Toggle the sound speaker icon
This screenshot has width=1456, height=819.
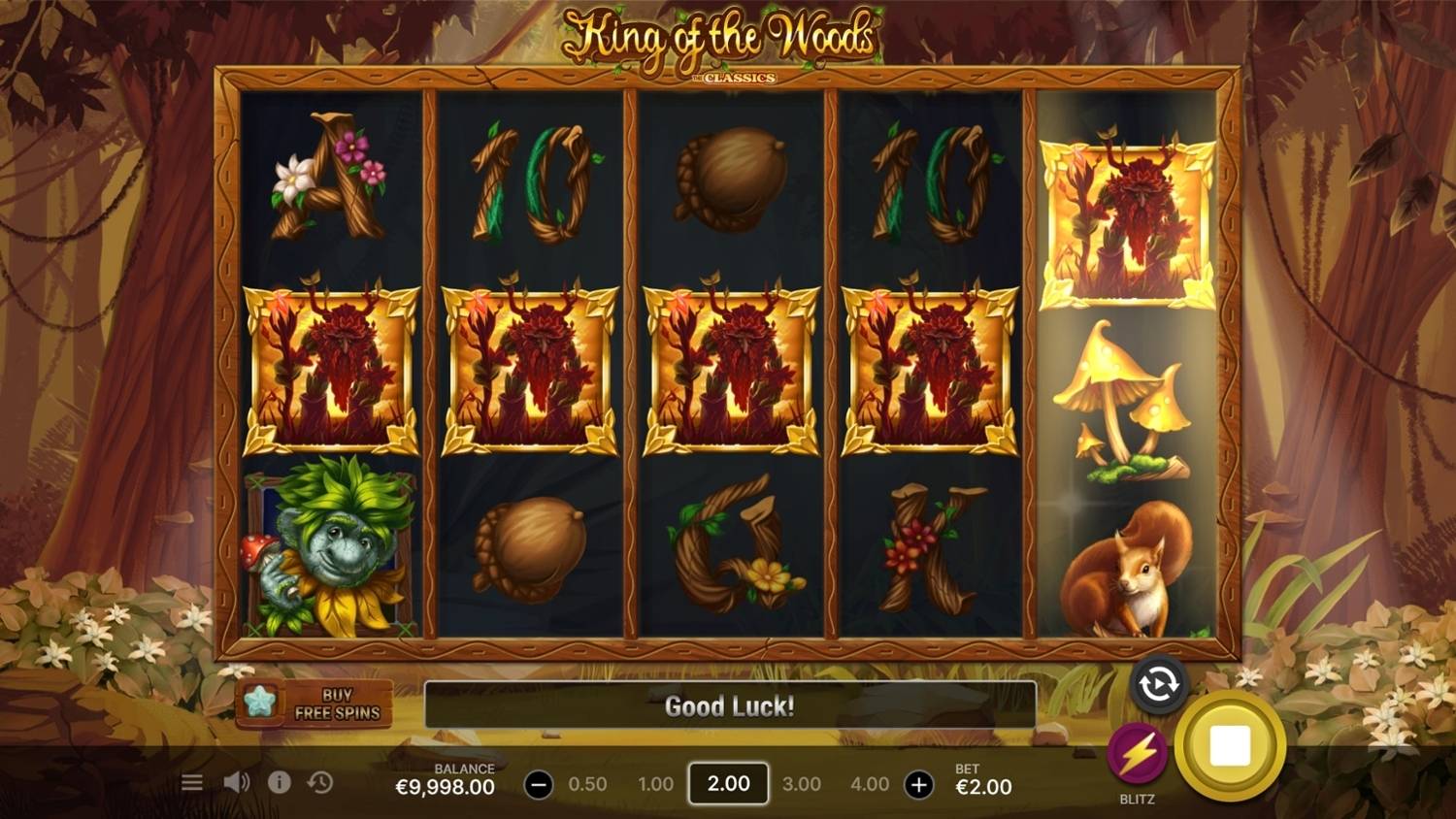coord(236,782)
